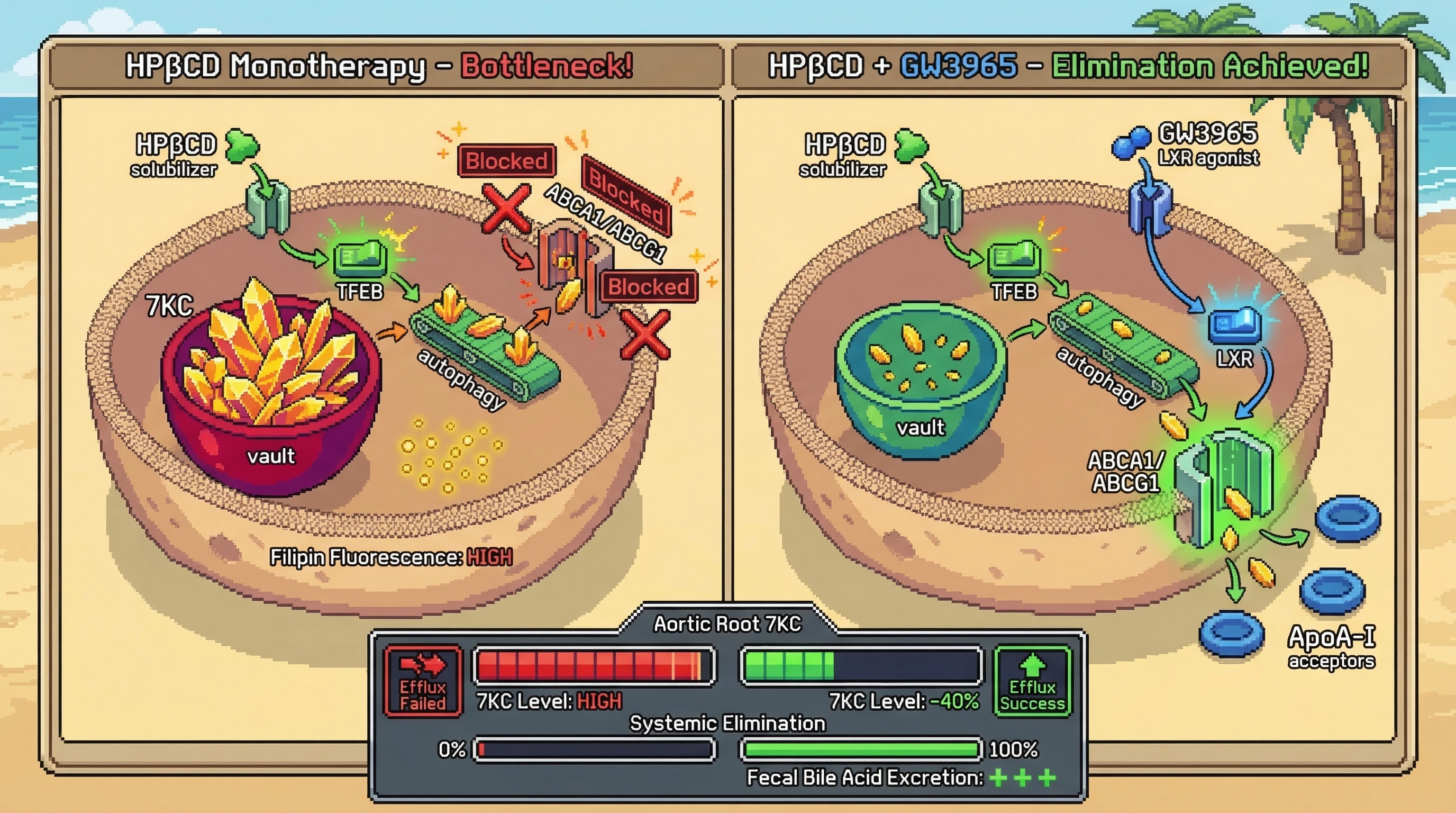This screenshot has height=813, width=1456.
Task: Open the HPβCD Monotherapy Bottleneck panel header
Action: tap(380, 66)
